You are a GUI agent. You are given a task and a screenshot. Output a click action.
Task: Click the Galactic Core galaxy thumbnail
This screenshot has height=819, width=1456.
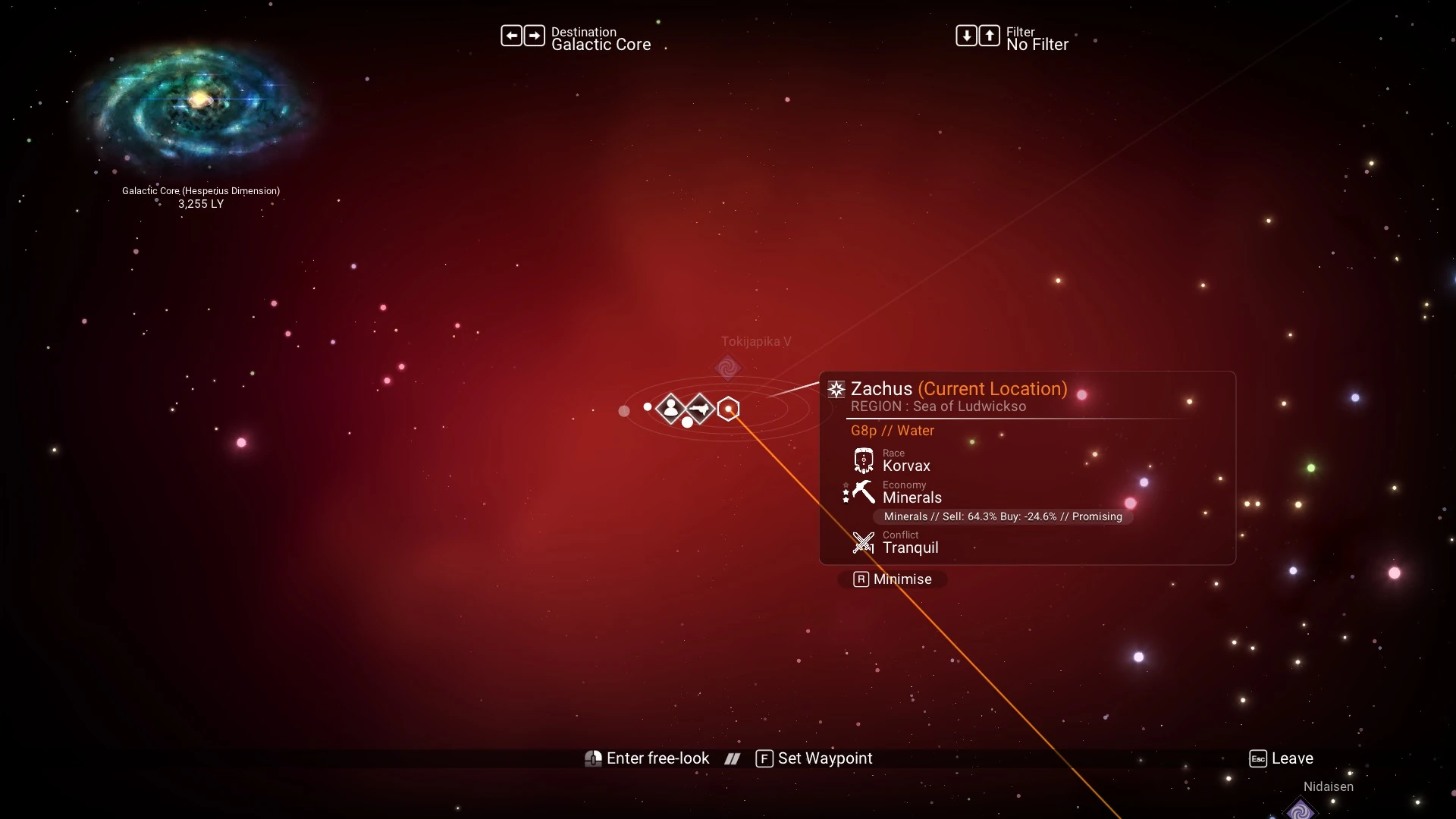point(199,102)
